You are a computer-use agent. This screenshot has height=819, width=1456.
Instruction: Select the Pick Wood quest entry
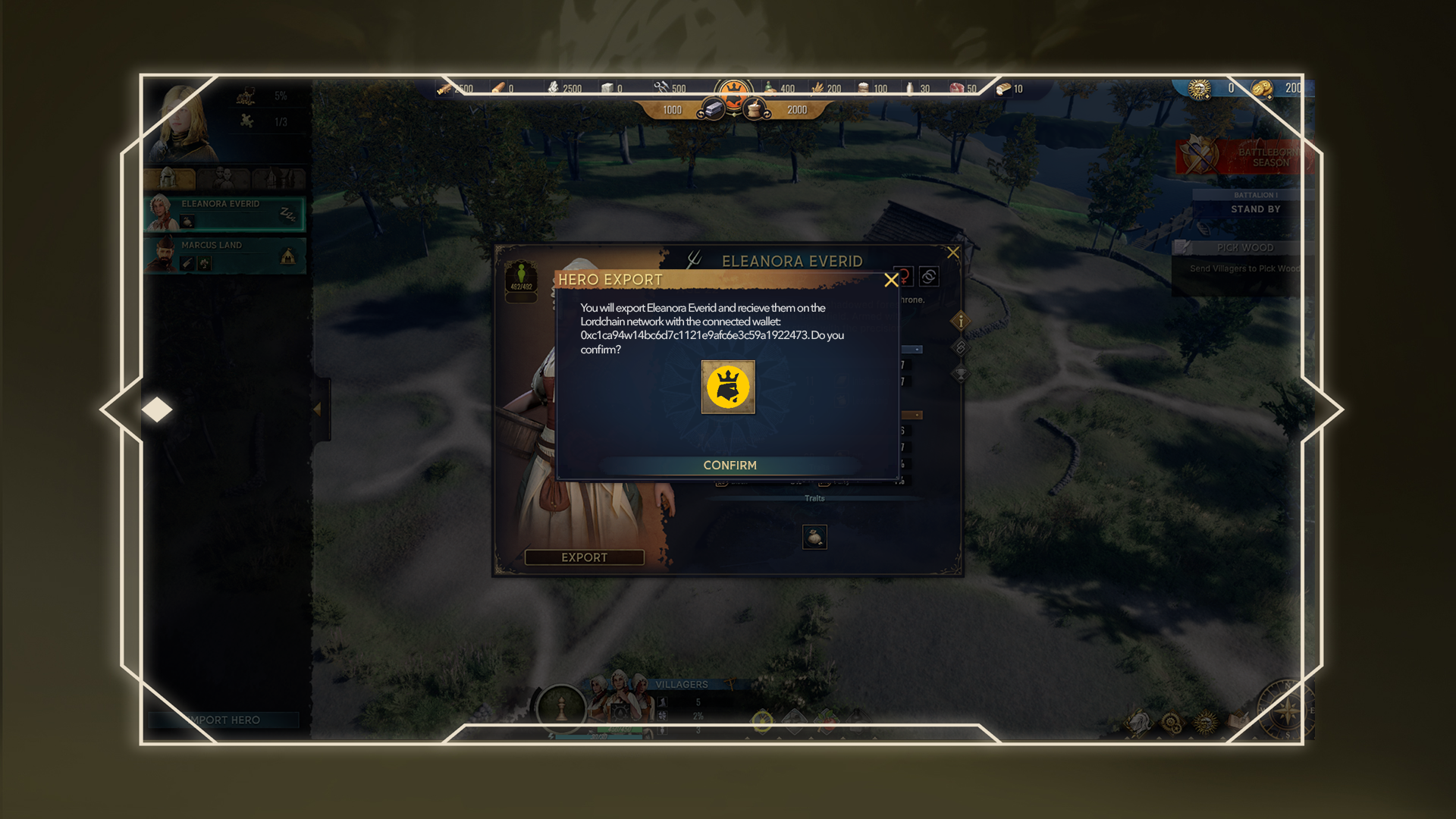point(1244,248)
